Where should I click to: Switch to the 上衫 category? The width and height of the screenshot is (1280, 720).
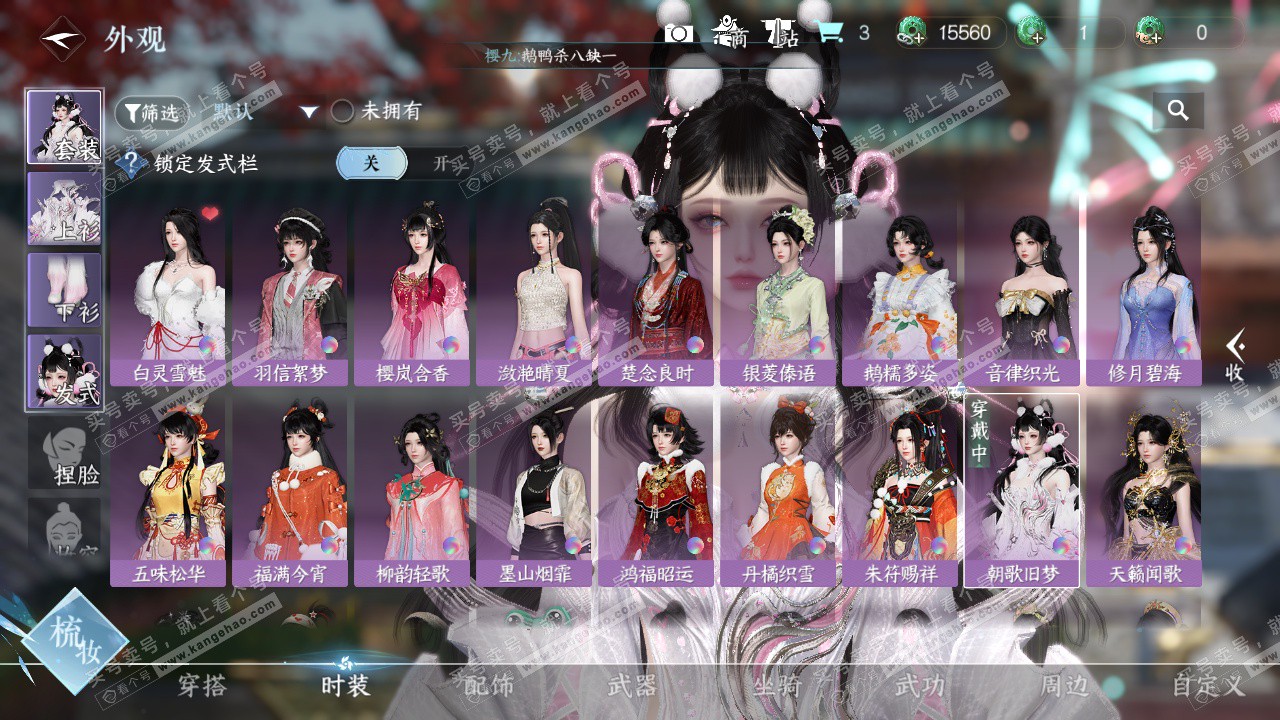(64, 208)
